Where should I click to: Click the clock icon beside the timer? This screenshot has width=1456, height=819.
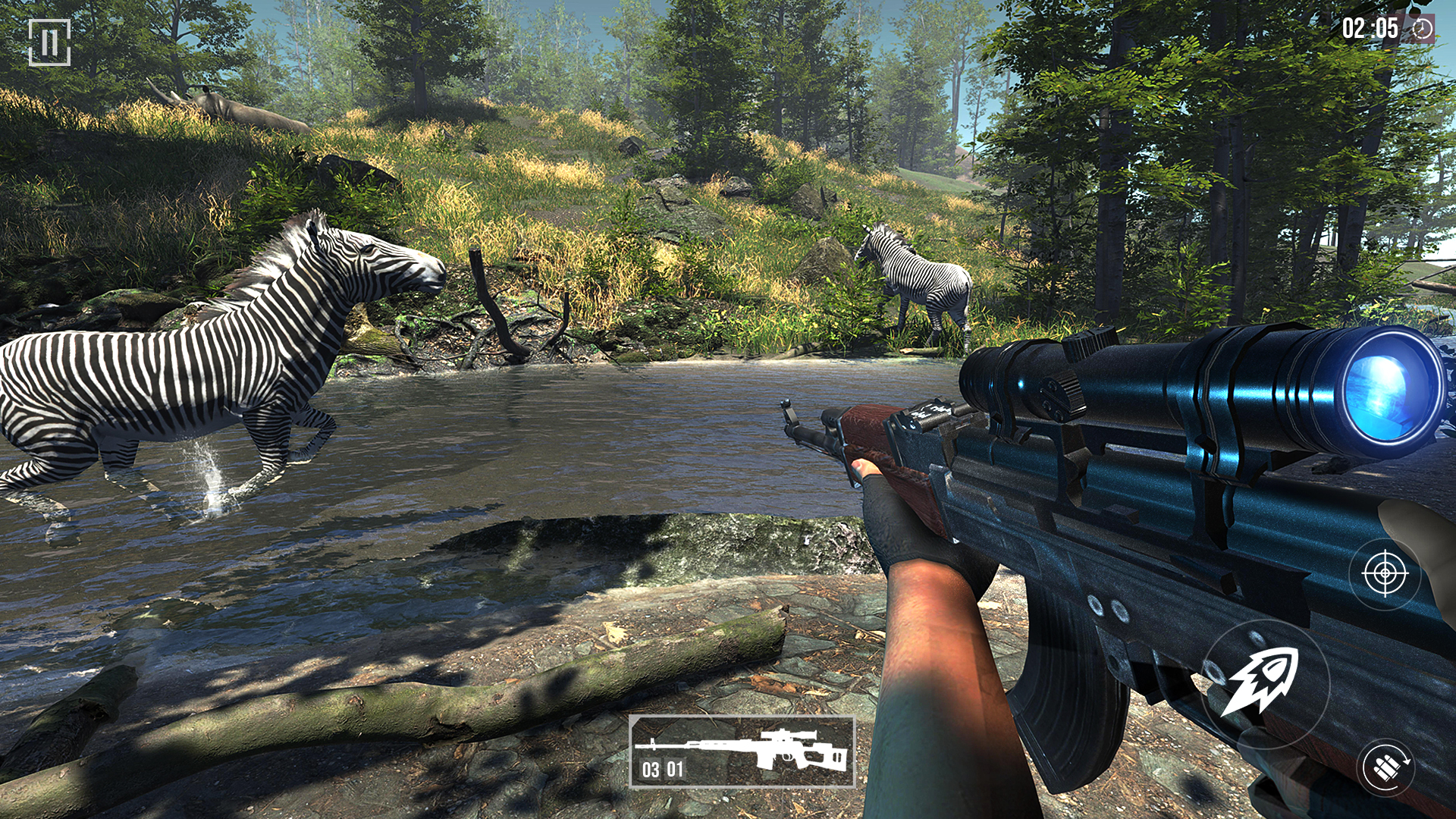click(x=1422, y=29)
